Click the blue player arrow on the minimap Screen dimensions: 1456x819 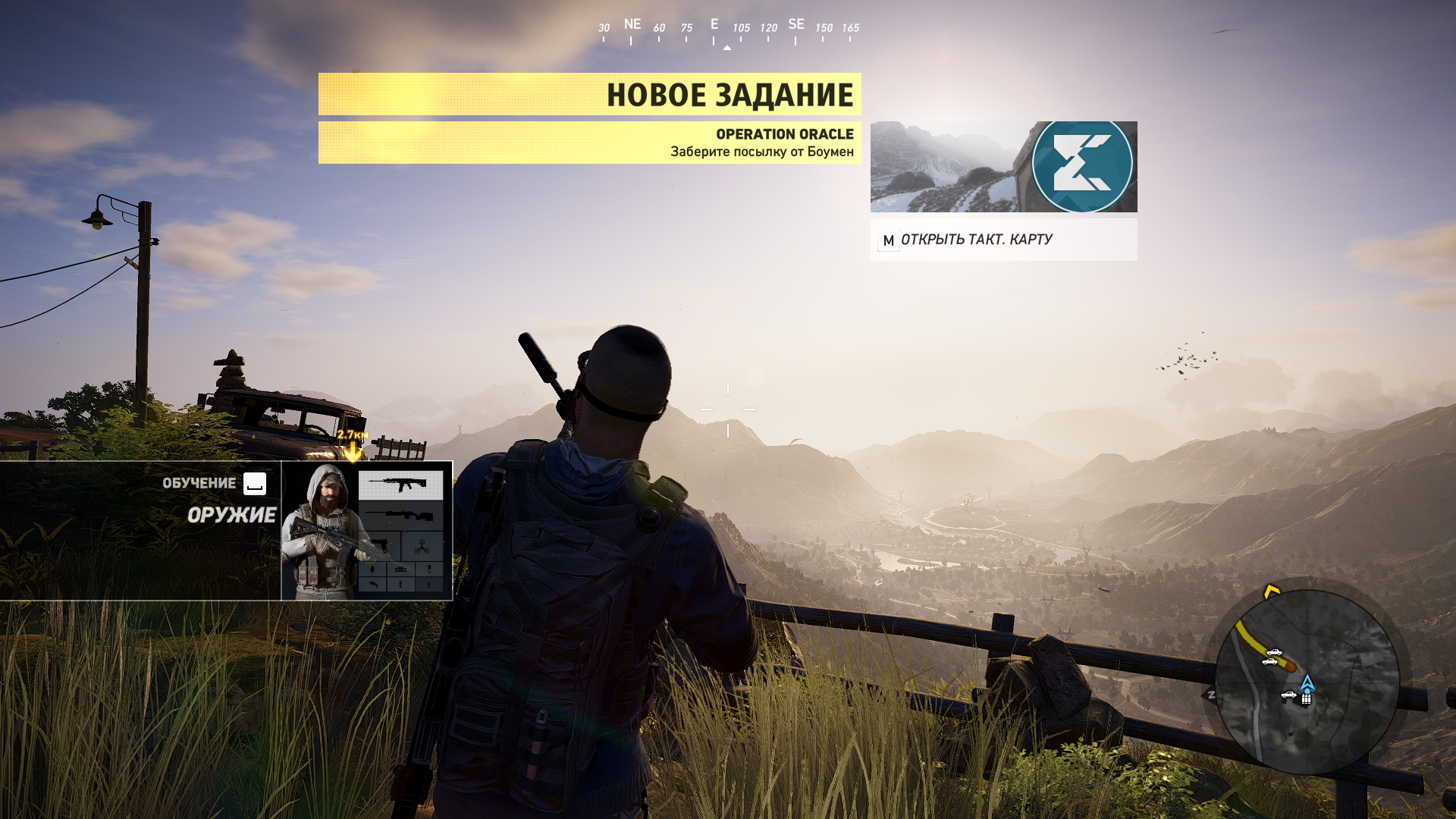tap(1307, 684)
